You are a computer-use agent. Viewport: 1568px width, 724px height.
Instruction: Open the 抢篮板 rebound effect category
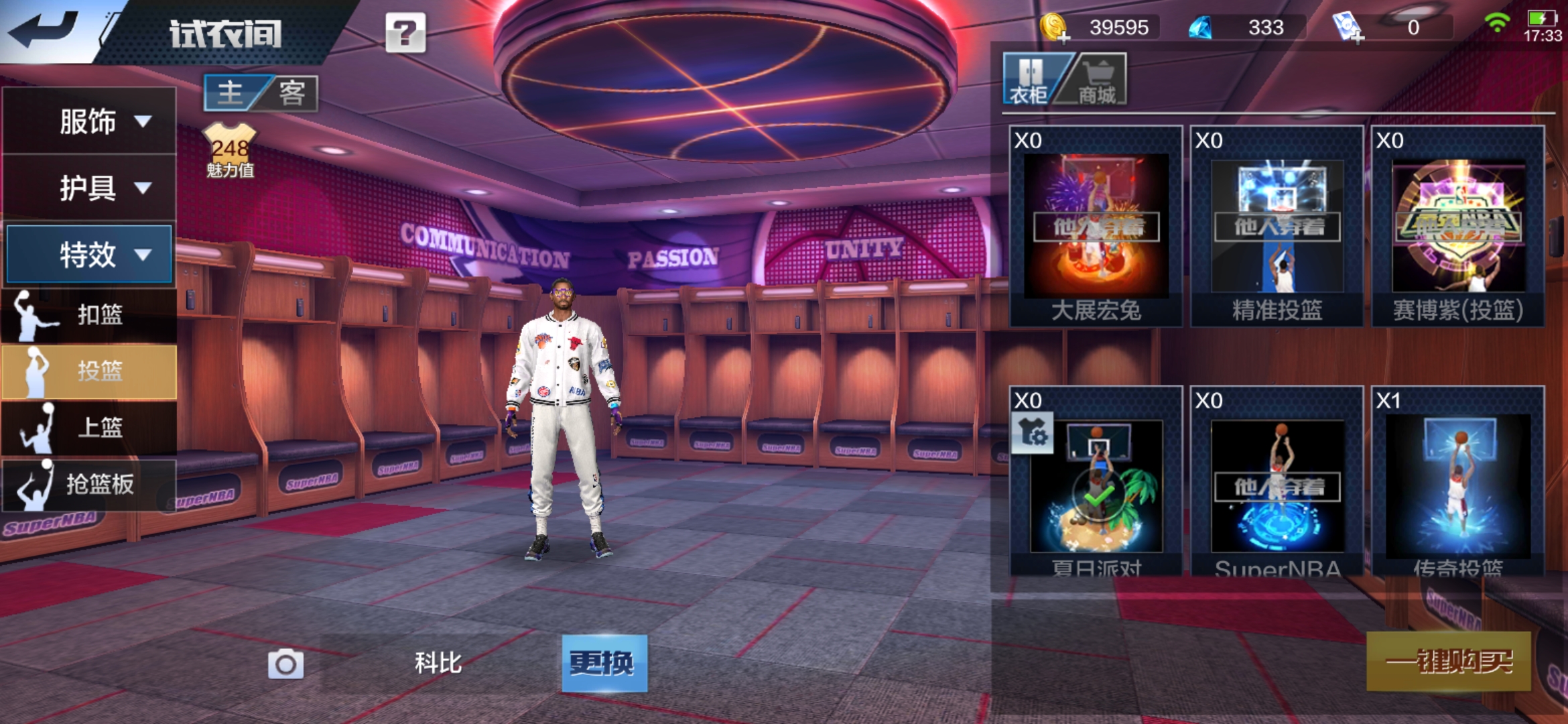click(x=90, y=484)
